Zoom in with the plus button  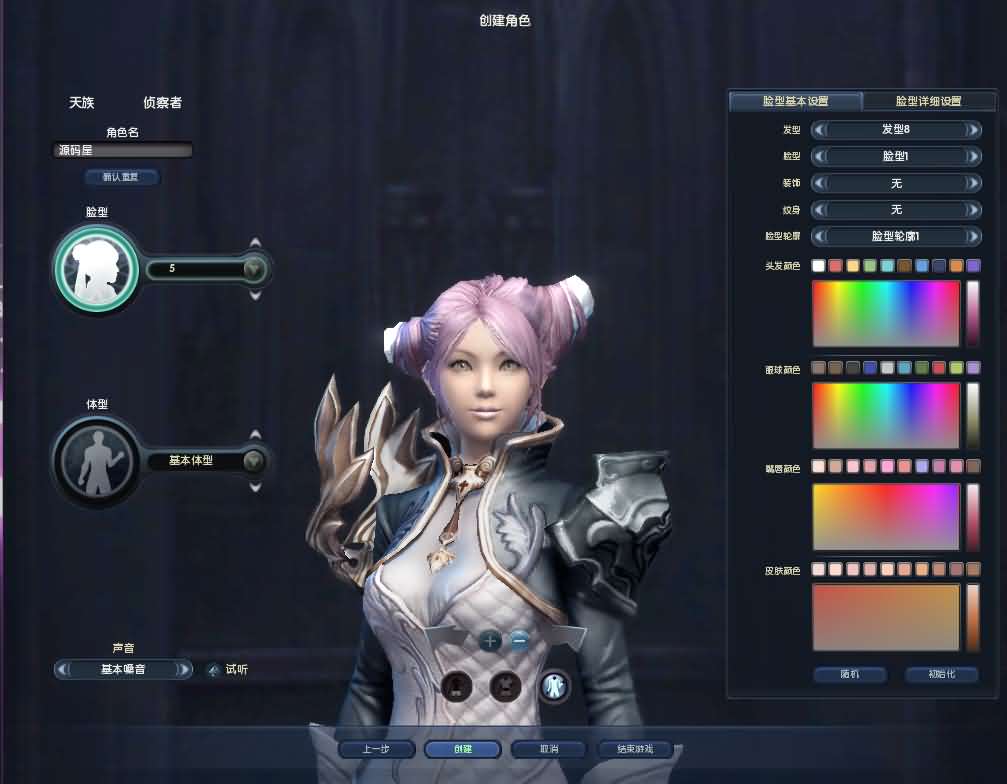tap(489, 641)
